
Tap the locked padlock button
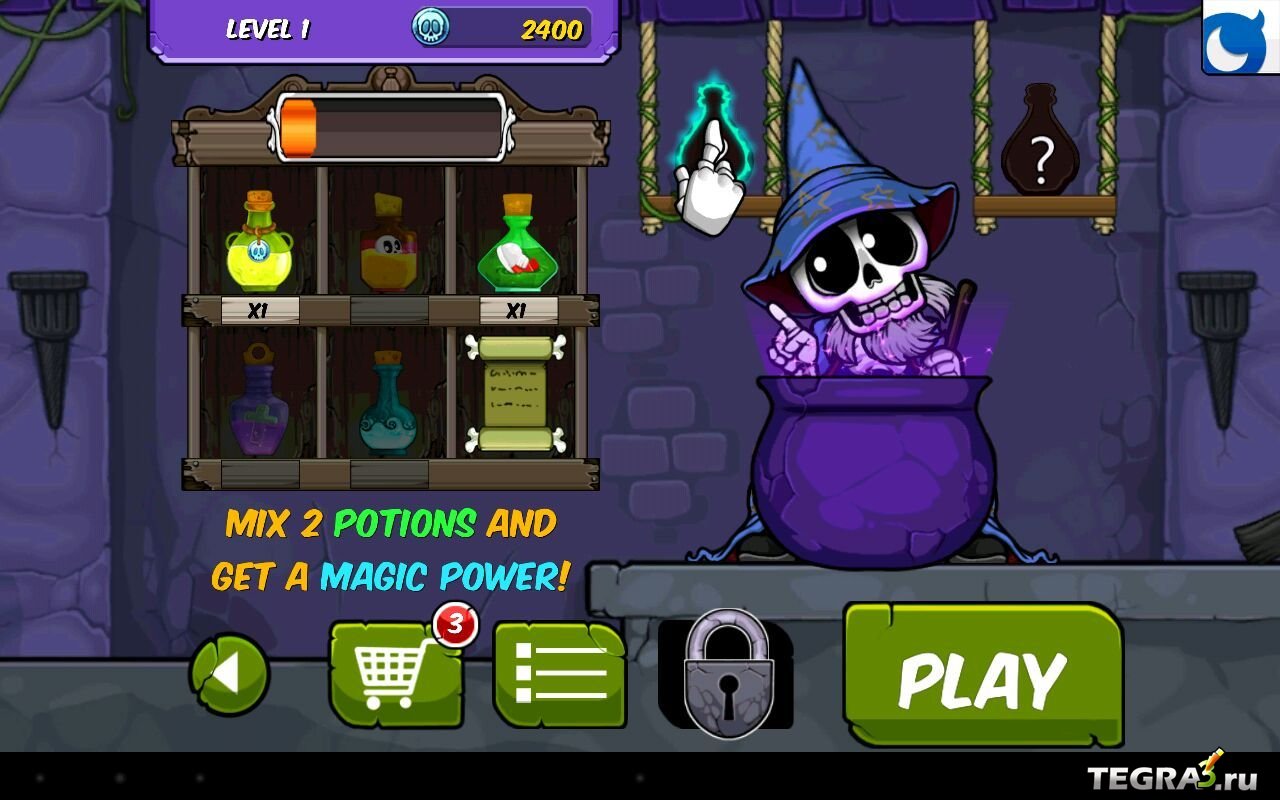pos(727,674)
